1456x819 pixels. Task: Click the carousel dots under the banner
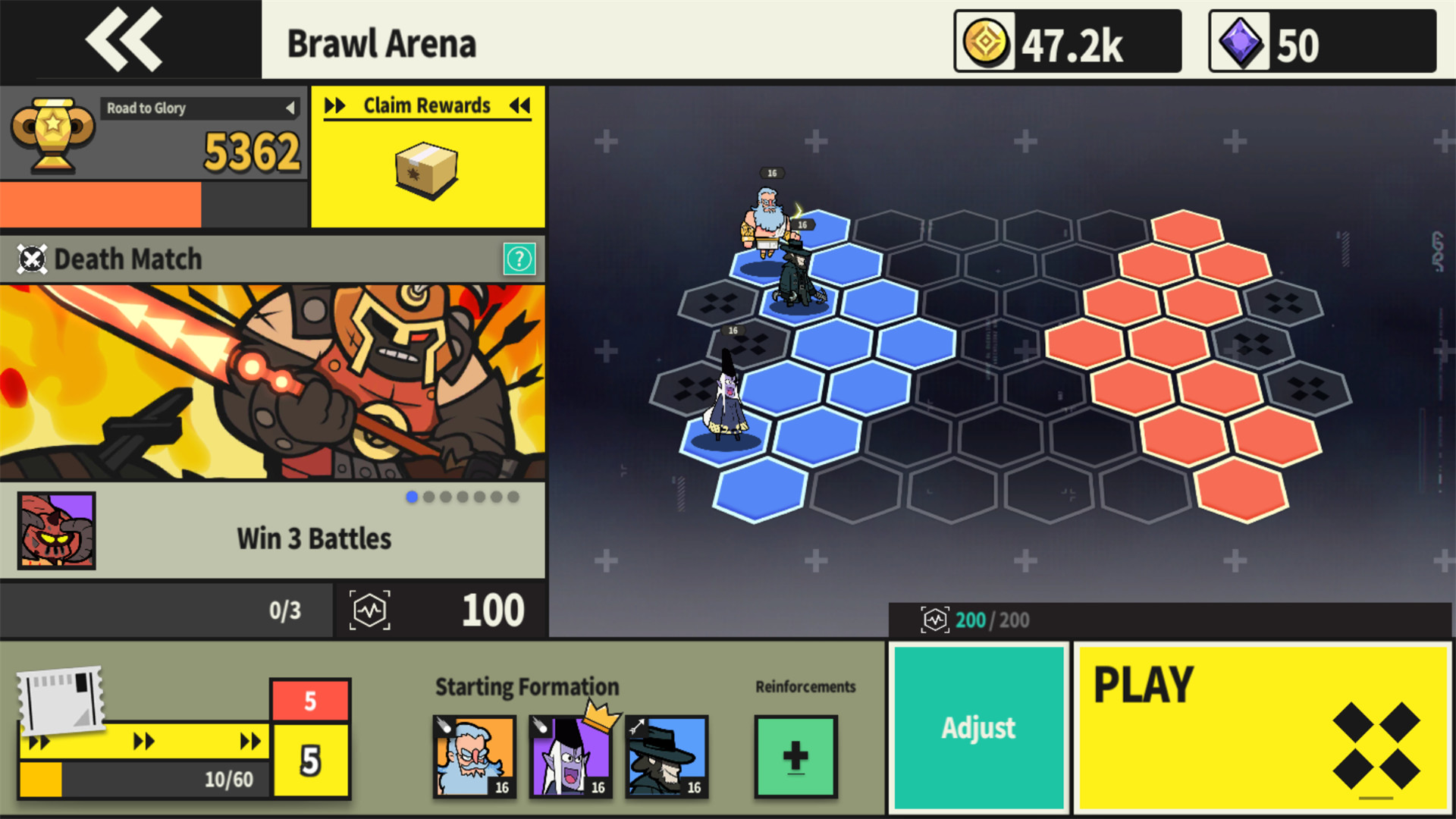pyautogui.click(x=458, y=497)
